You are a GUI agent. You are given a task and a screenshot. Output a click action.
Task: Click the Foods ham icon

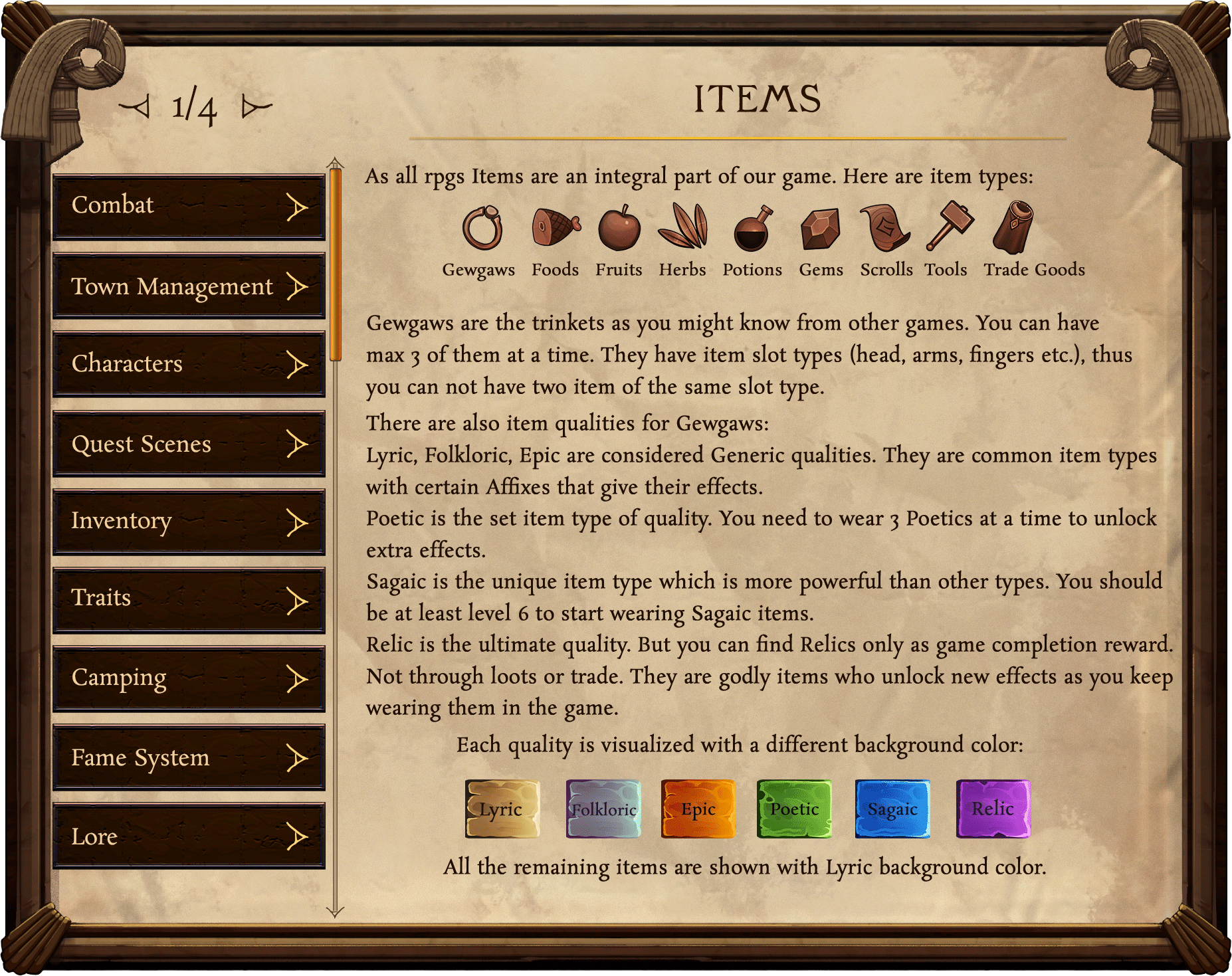(555, 226)
